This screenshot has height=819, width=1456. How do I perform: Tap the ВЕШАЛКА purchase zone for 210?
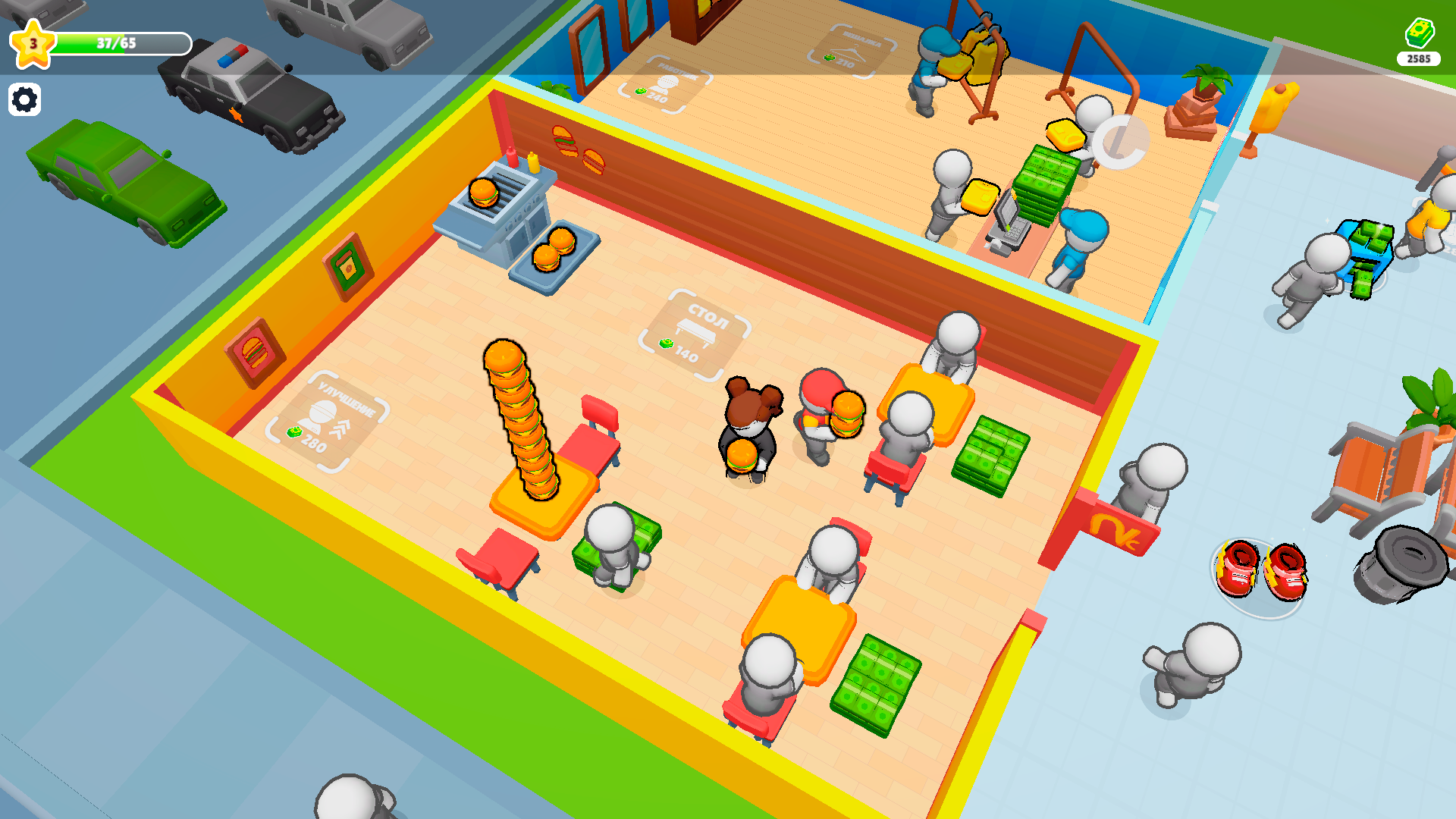849,47
